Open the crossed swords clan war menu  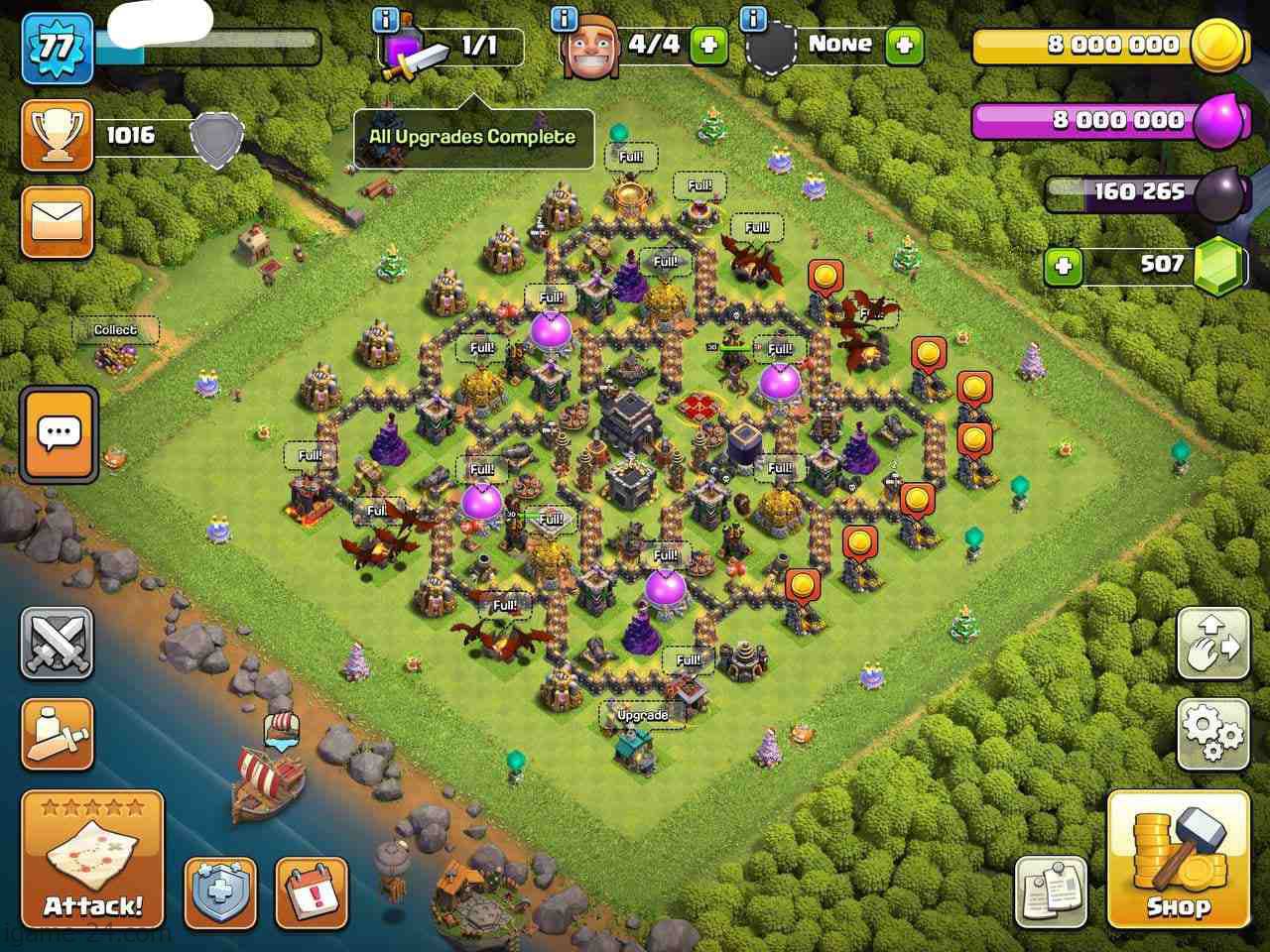(x=58, y=643)
